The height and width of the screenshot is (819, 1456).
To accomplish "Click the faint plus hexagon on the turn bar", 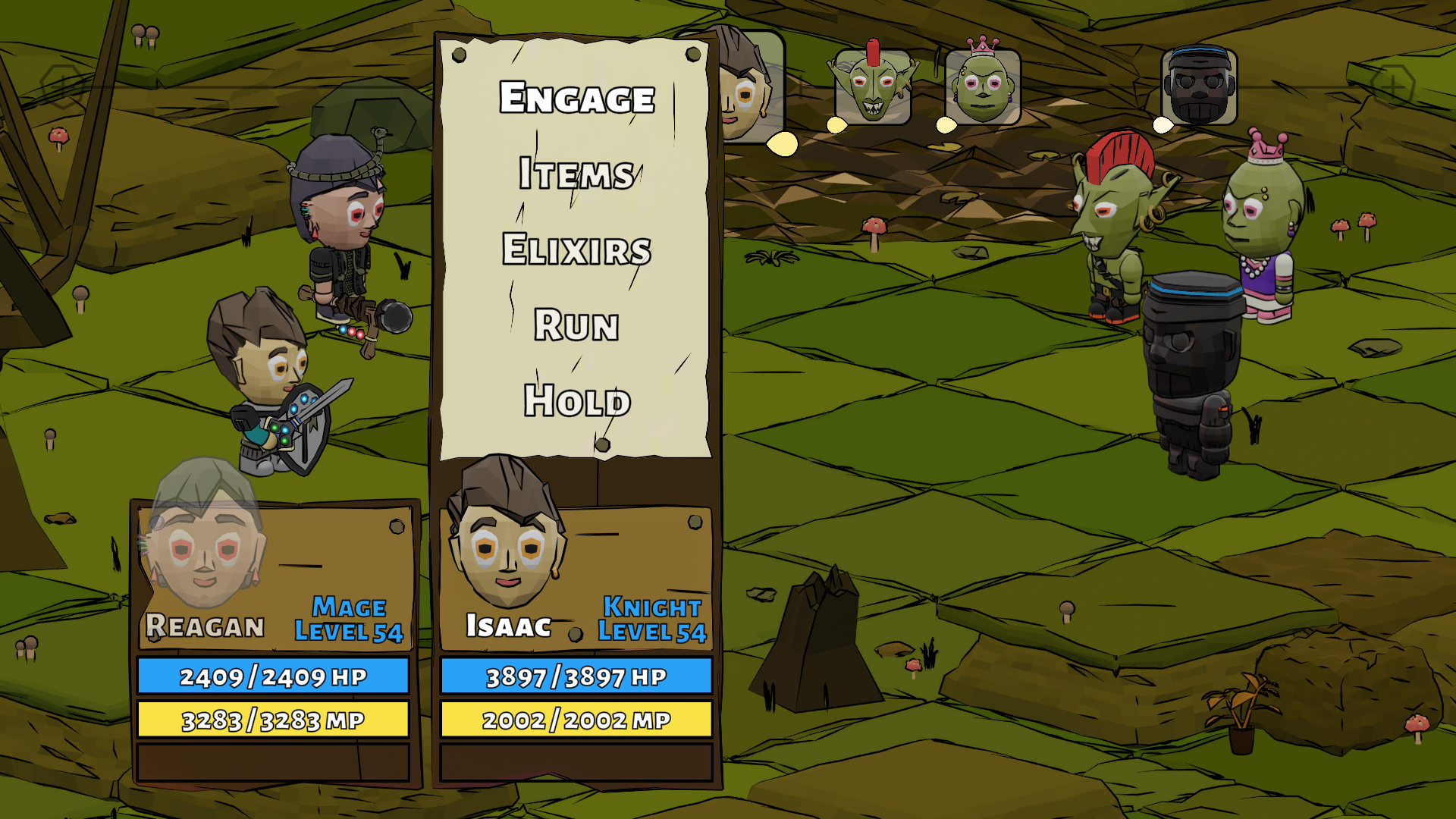I will click(x=1392, y=87).
